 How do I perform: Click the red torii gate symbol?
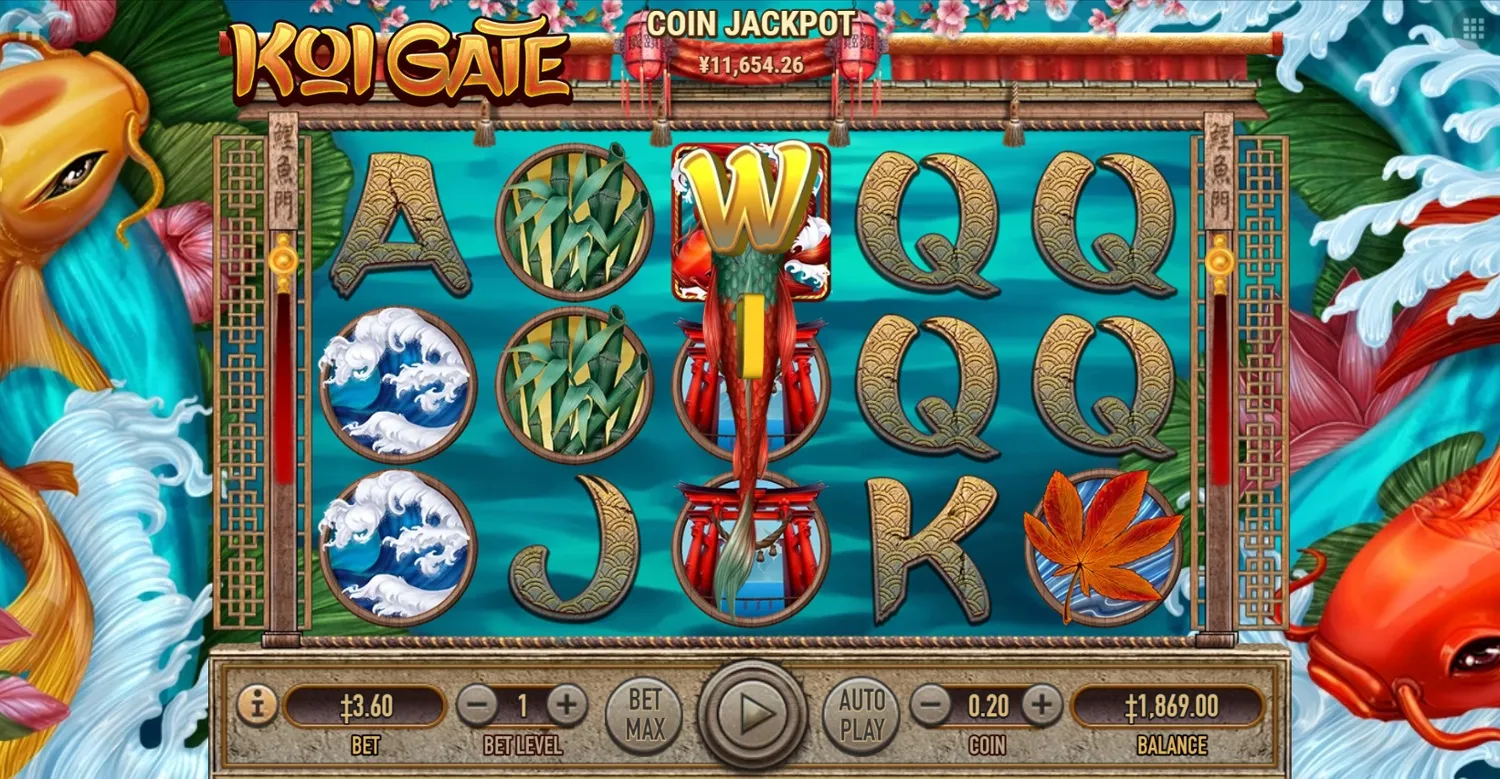pyautogui.click(x=748, y=540)
